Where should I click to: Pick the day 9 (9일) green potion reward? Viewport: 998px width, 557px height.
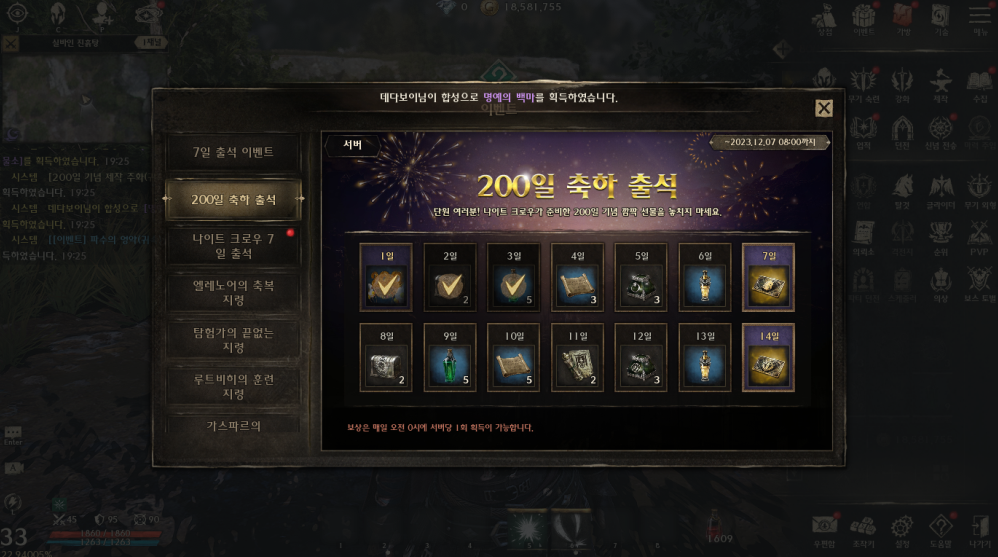(x=449, y=357)
